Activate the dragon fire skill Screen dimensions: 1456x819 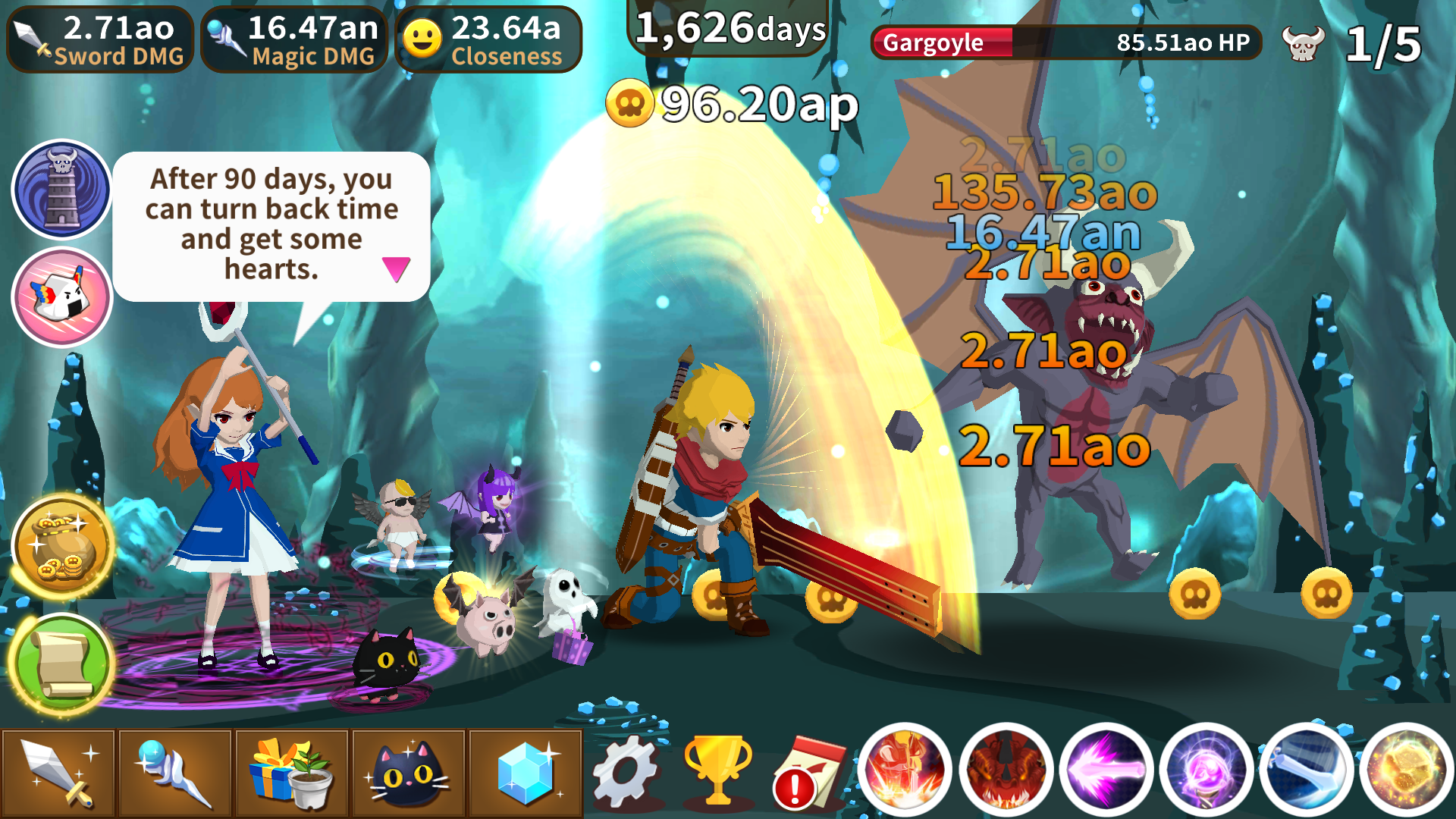click(1006, 771)
